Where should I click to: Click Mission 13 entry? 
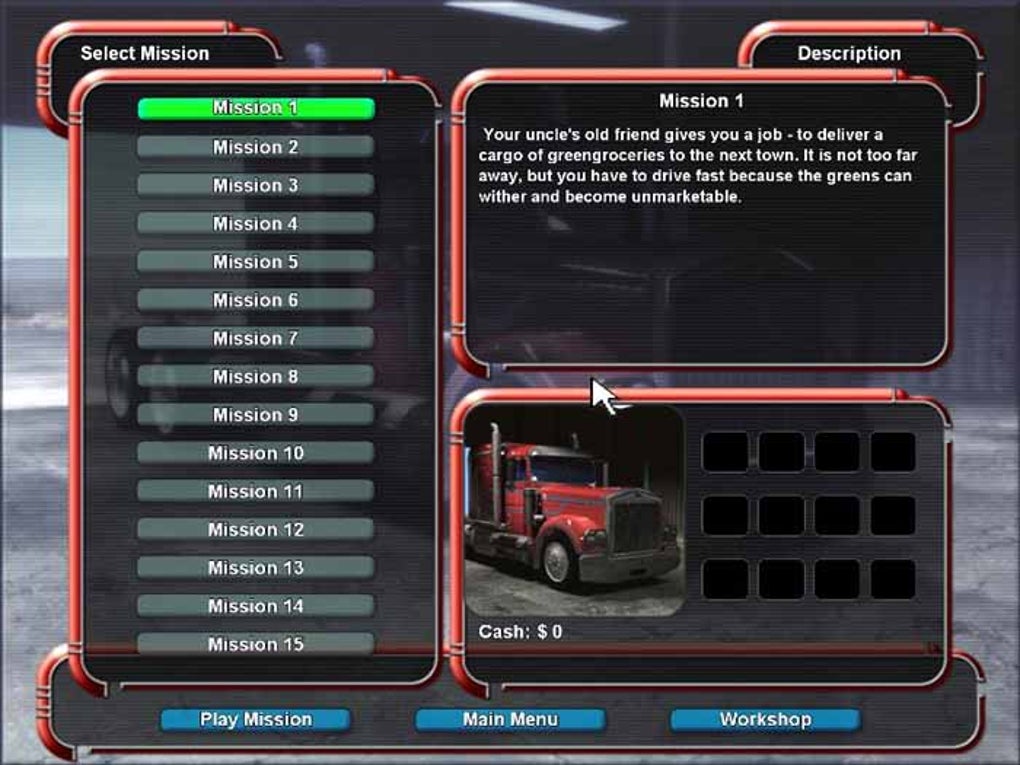tap(255, 568)
